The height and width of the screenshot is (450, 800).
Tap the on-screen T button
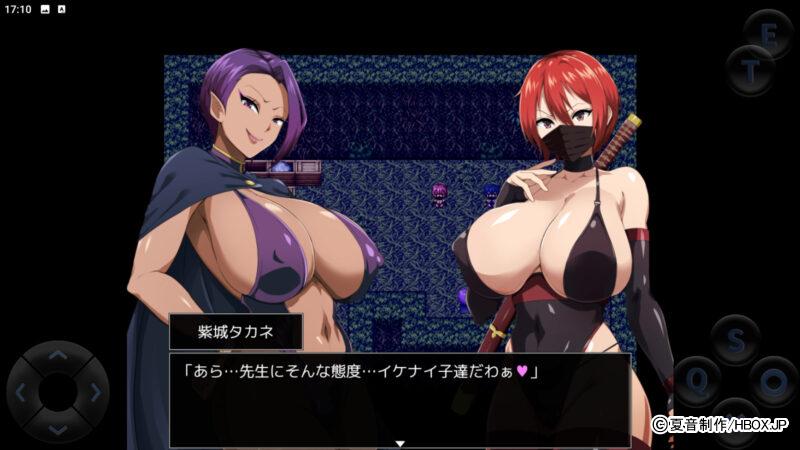749,70
